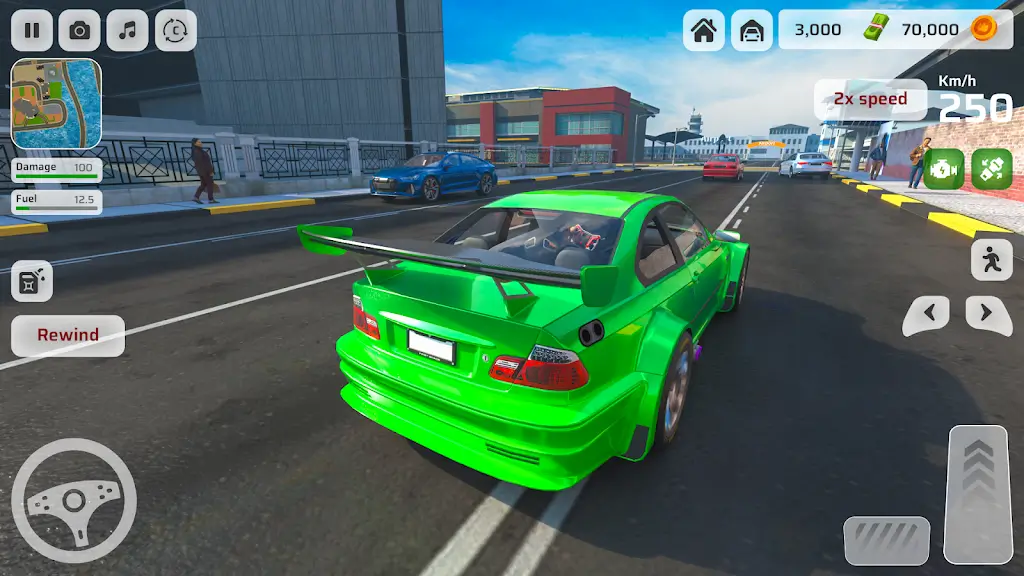Screen dimensions: 1024x576
Task: Toggle the green engine button
Action: (944, 168)
